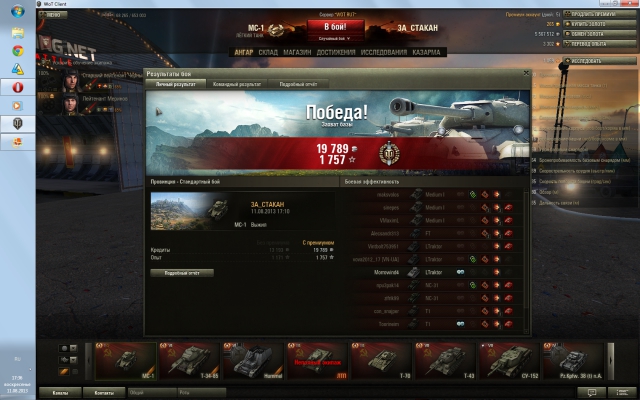Click the Подробный отчёт button under credits
This screenshot has width=640, height=400.
[182, 272]
